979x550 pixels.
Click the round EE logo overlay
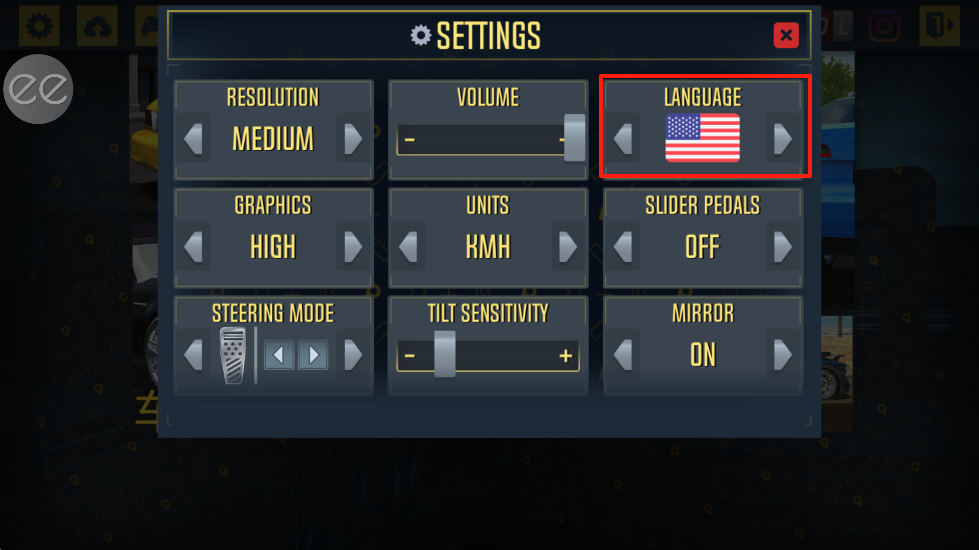click(x=39, y=89)
